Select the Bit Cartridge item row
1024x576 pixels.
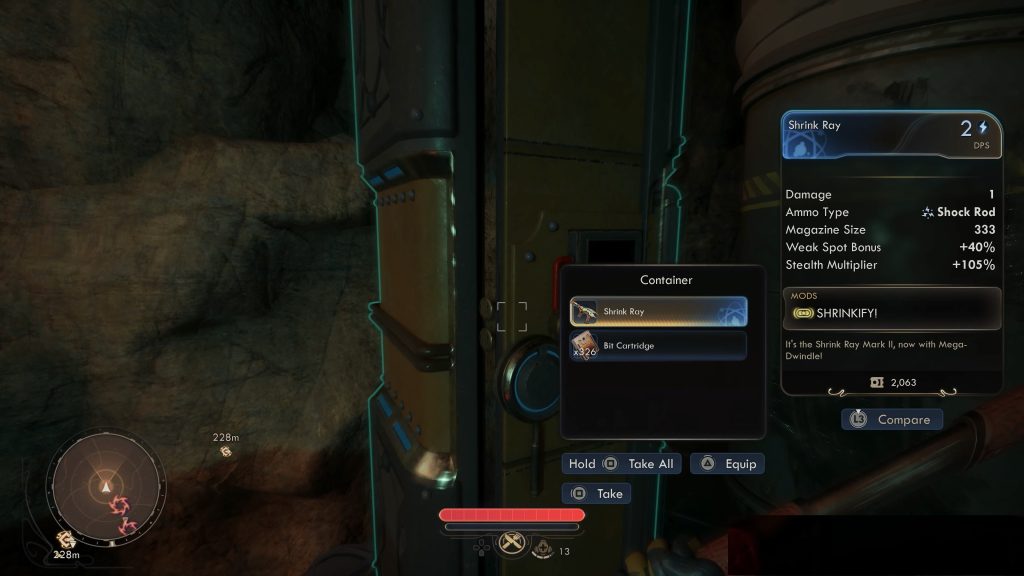[x=658, y=346]
